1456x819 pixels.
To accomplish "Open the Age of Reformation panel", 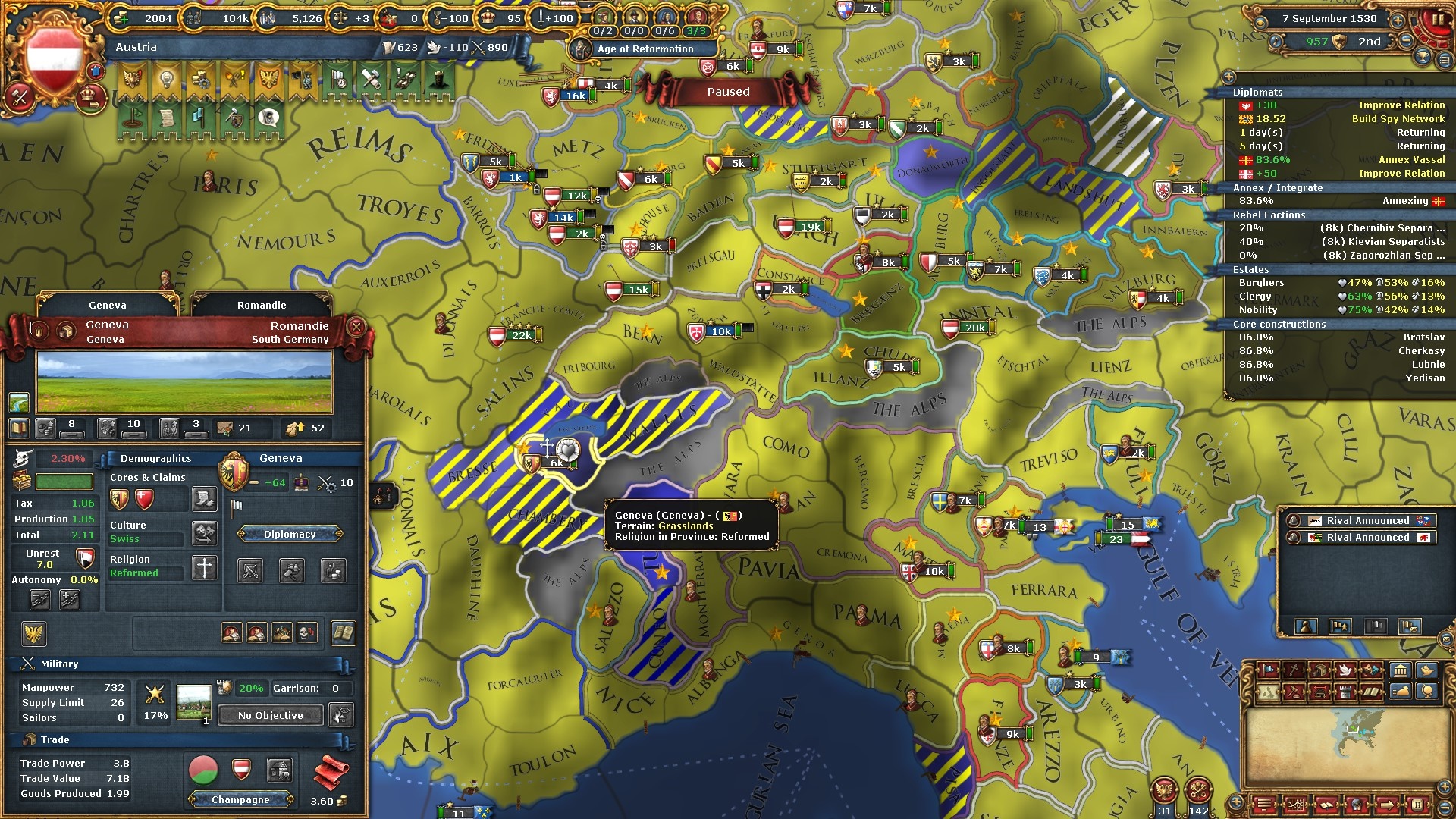I will [x=645, y=49].
